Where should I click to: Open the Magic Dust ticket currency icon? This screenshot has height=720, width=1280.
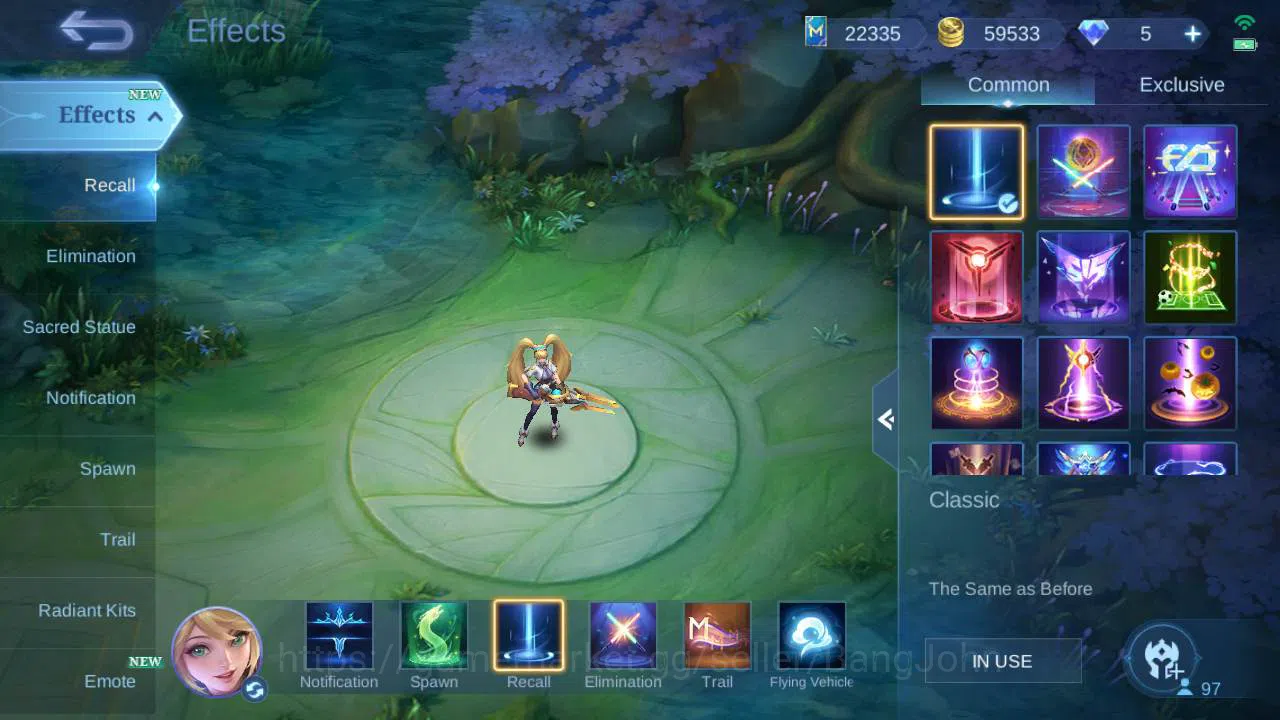click(x=816, y=33)
